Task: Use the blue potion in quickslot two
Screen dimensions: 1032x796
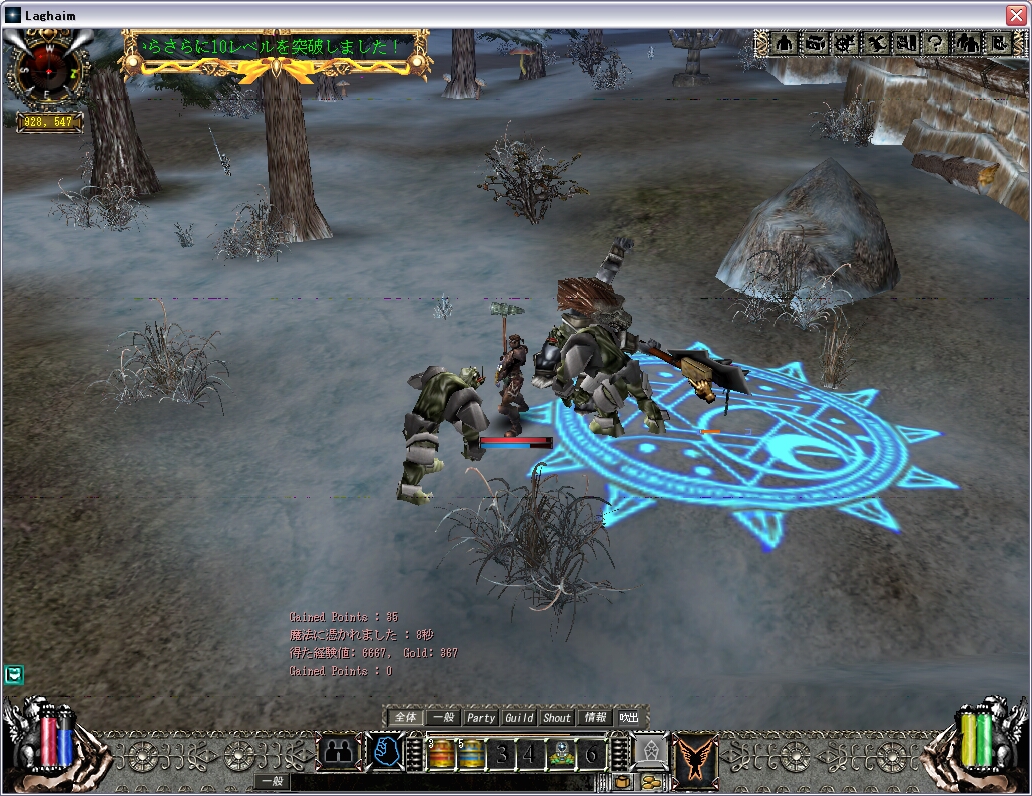Action: click(471, 753)
